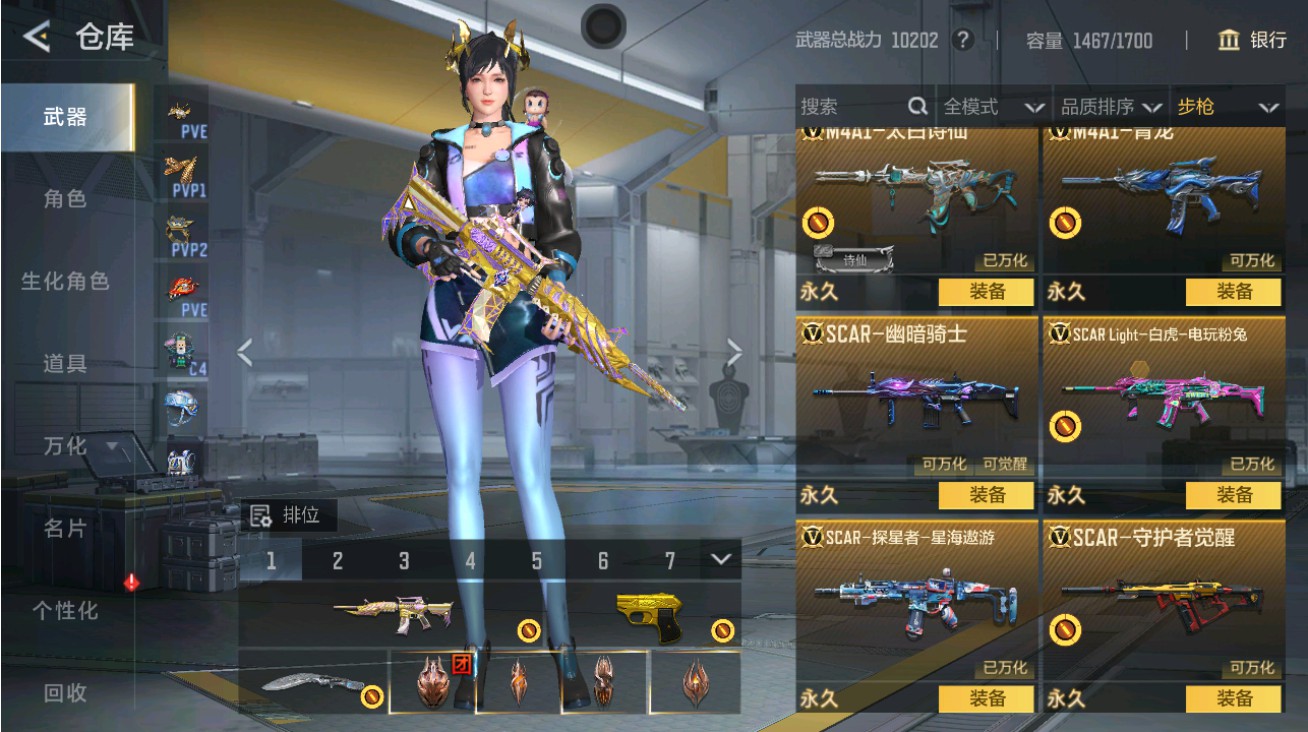Open the 步枪 weapon type dropdown
This screenshot has width=1308, height=732.
point(1228,107)
